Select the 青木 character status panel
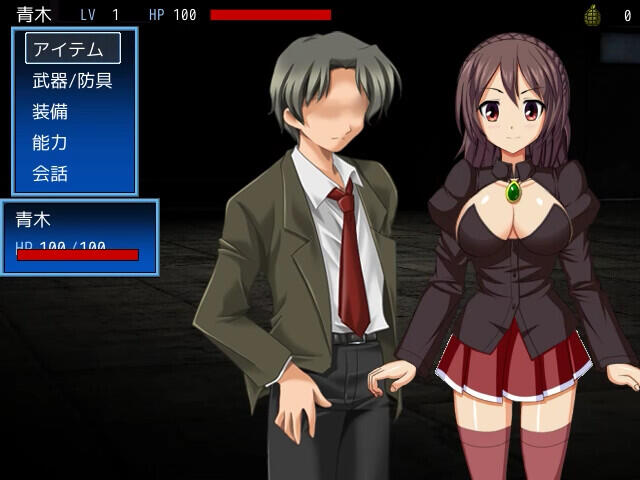The width and height of the screenshot is (640, 480). pos(80,237)
